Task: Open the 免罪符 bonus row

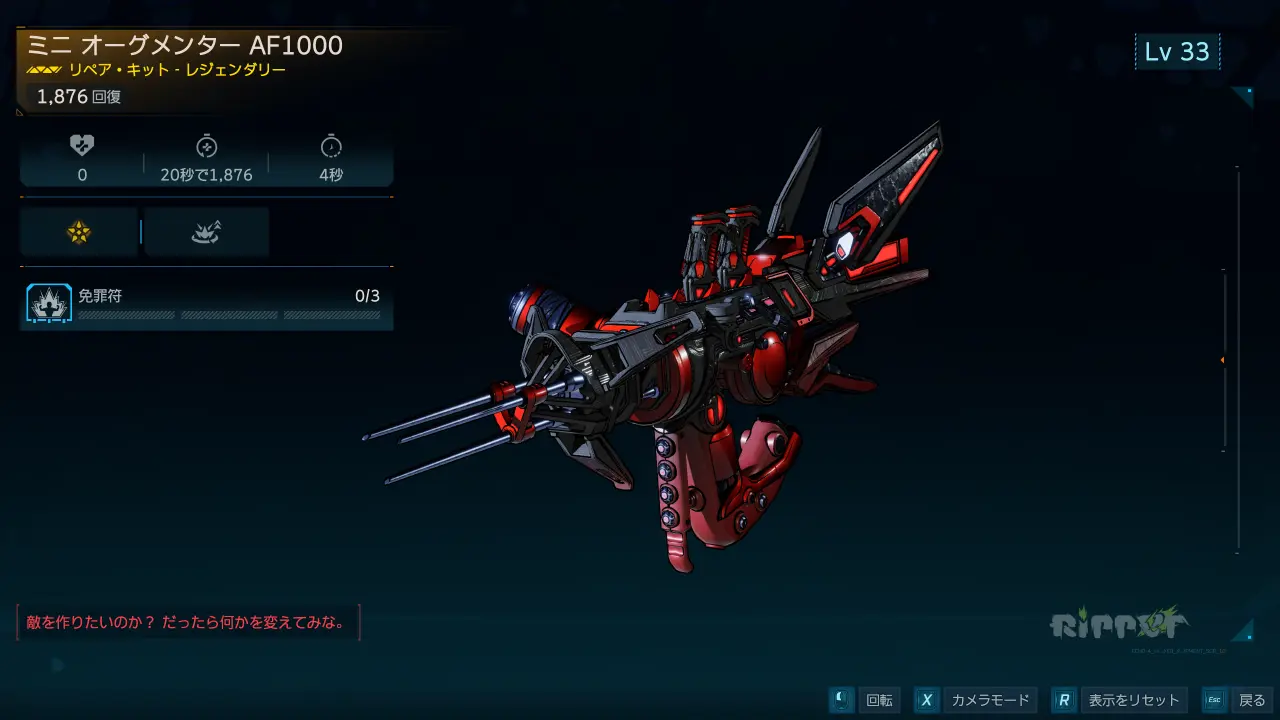Action: point(206,304)
